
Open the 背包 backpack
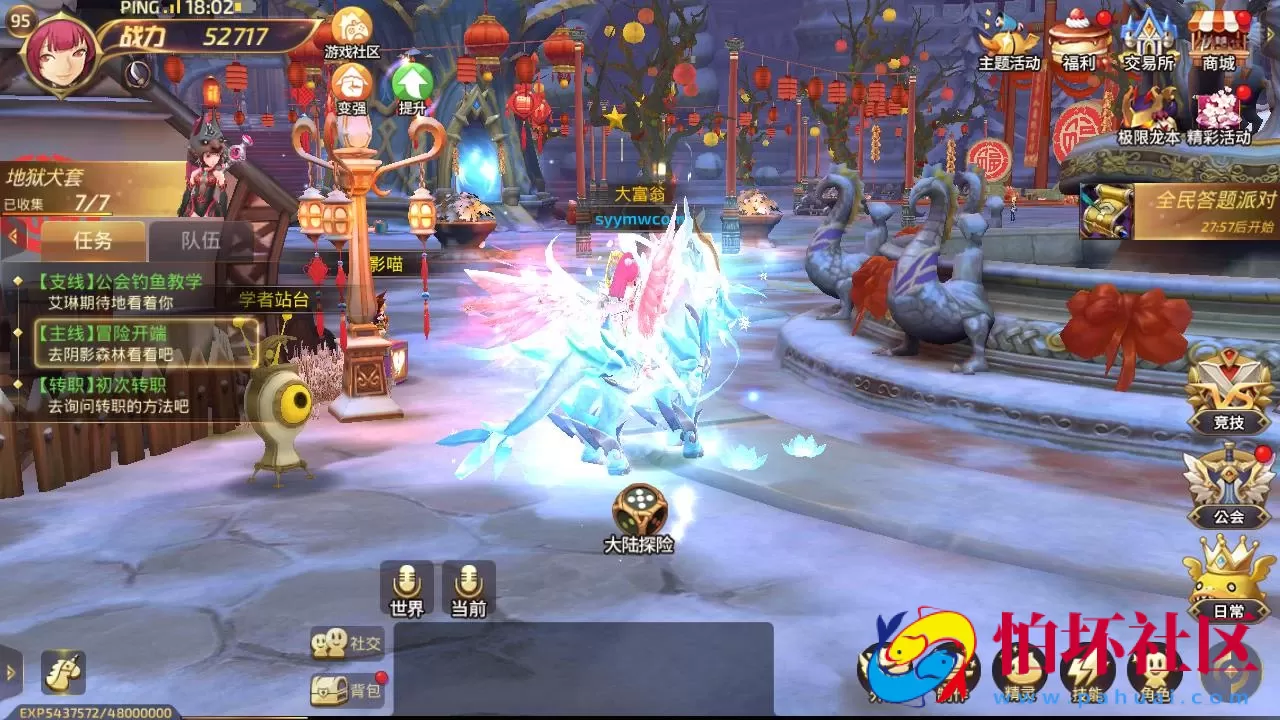pos(348,690)
